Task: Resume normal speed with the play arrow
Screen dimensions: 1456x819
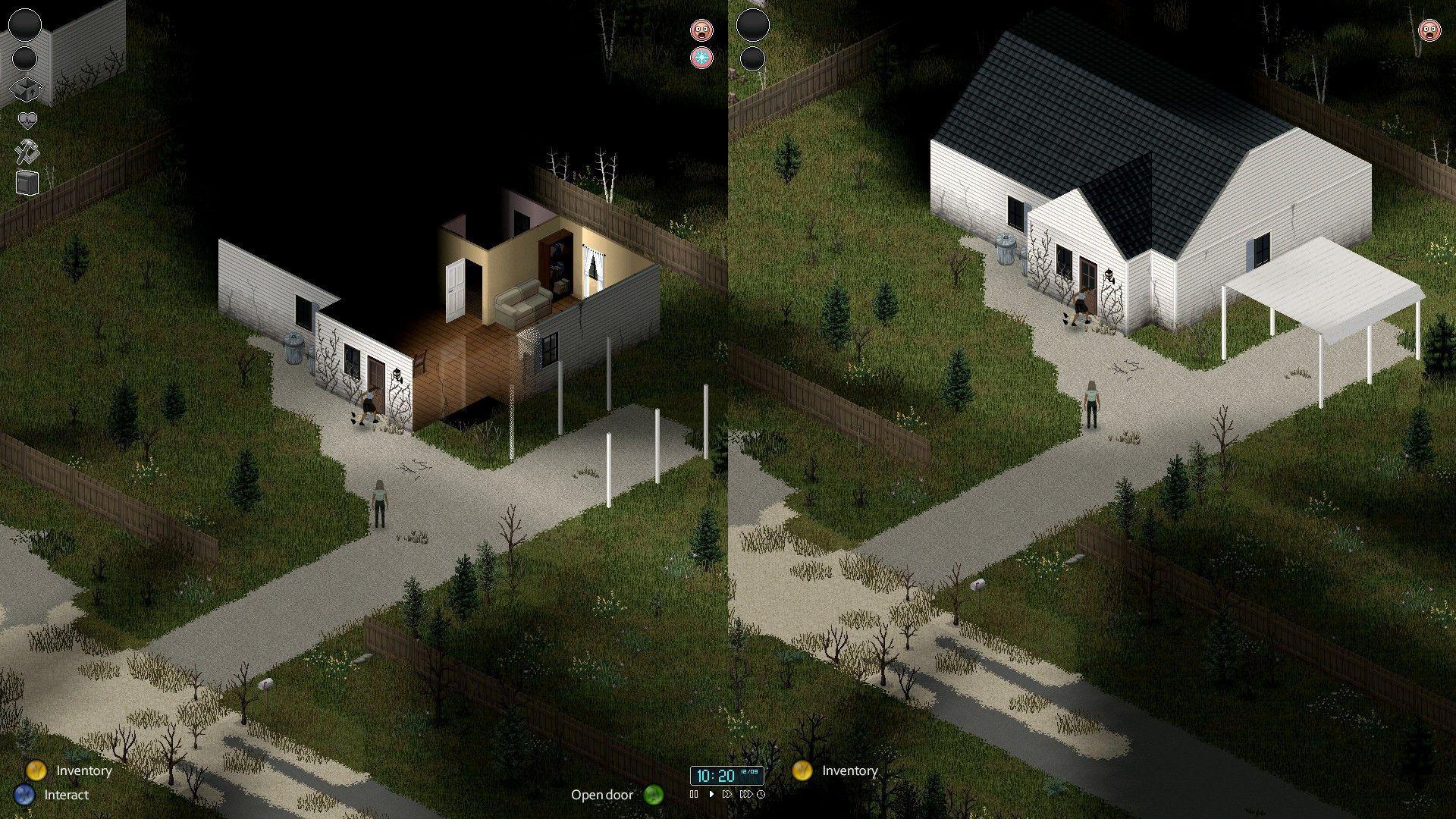Action: (x=712, y=795)
